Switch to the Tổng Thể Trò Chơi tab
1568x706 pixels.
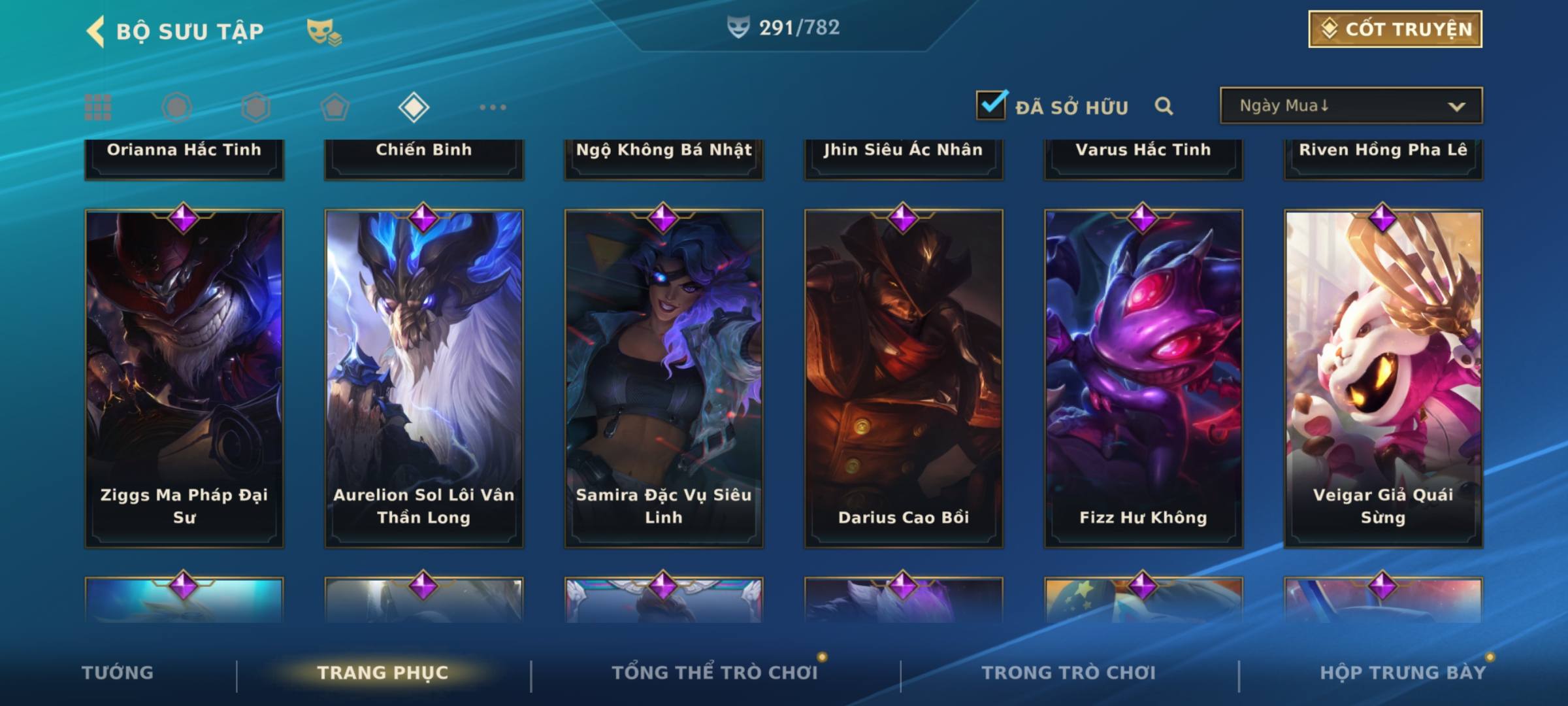(714, 673)
